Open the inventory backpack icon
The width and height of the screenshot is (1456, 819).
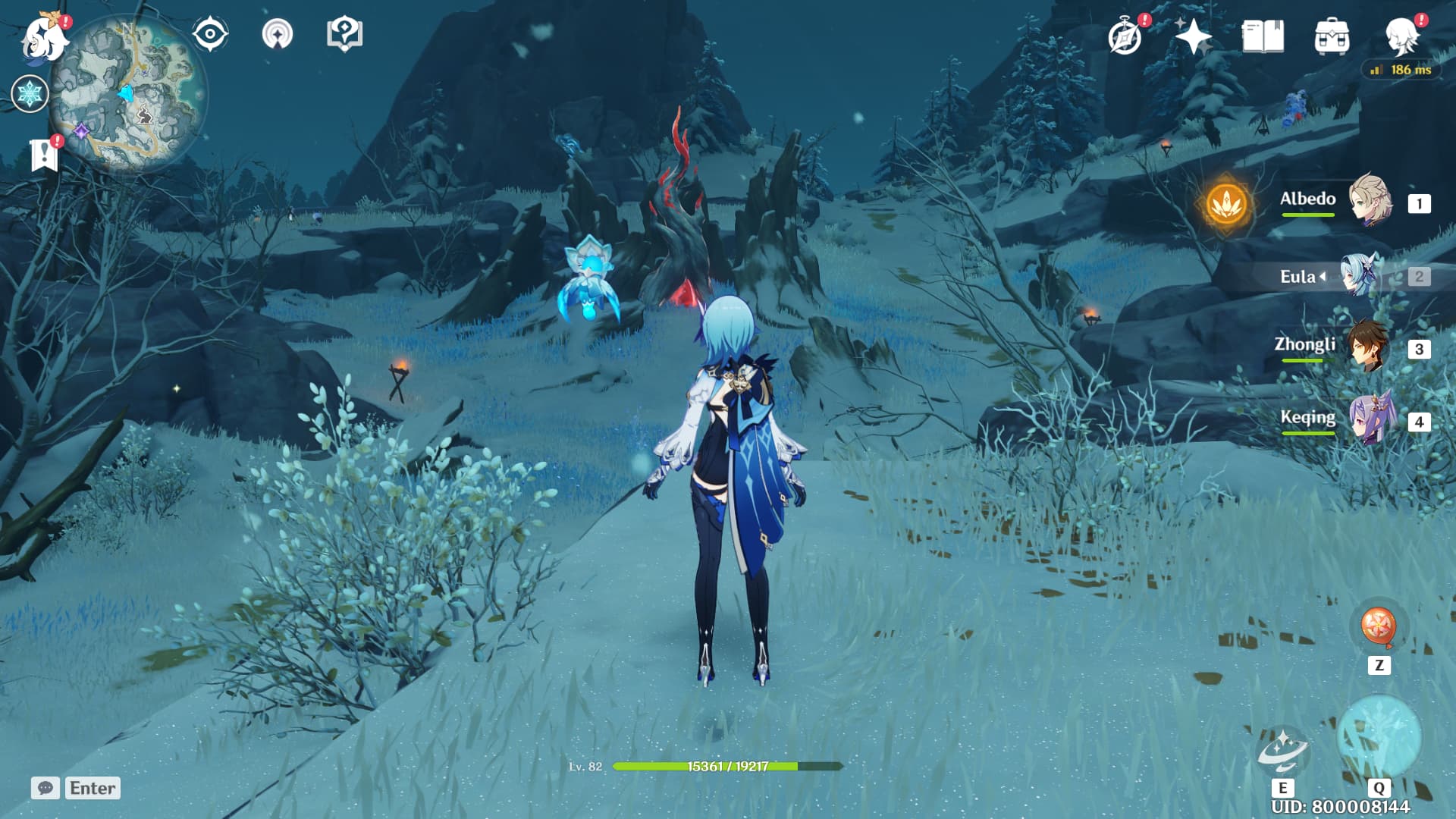coord(1332,36)
